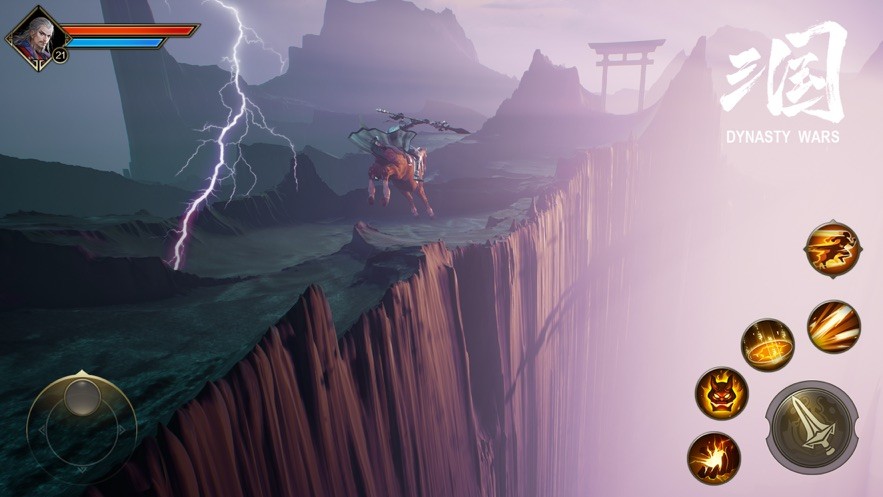Cast the glowing golden circle skill

coord(767,344)
